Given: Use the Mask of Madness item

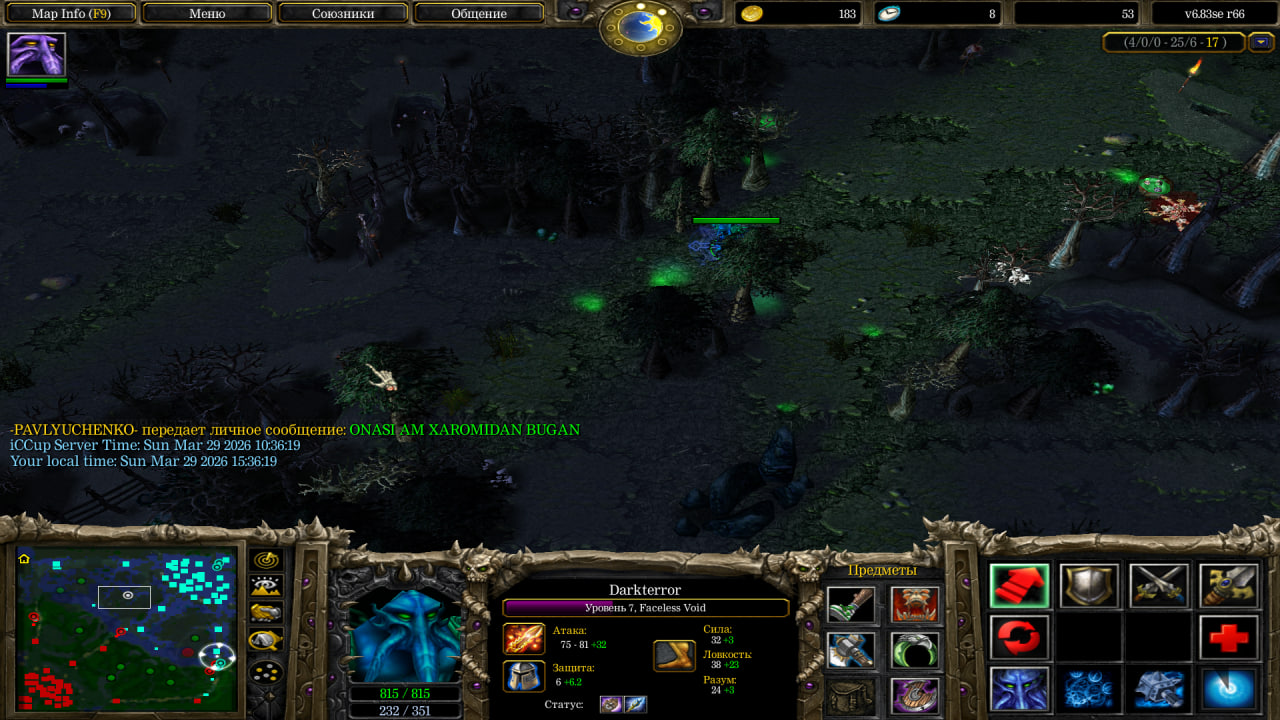Looking at the screenshot, I should click(915, 605).
